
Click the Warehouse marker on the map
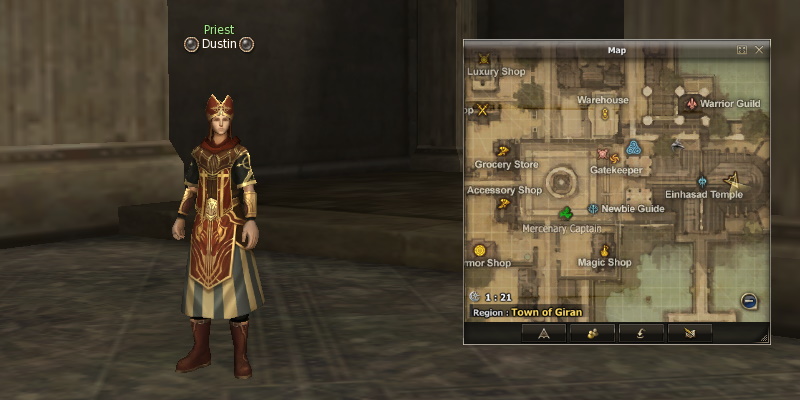coord(605,114)
